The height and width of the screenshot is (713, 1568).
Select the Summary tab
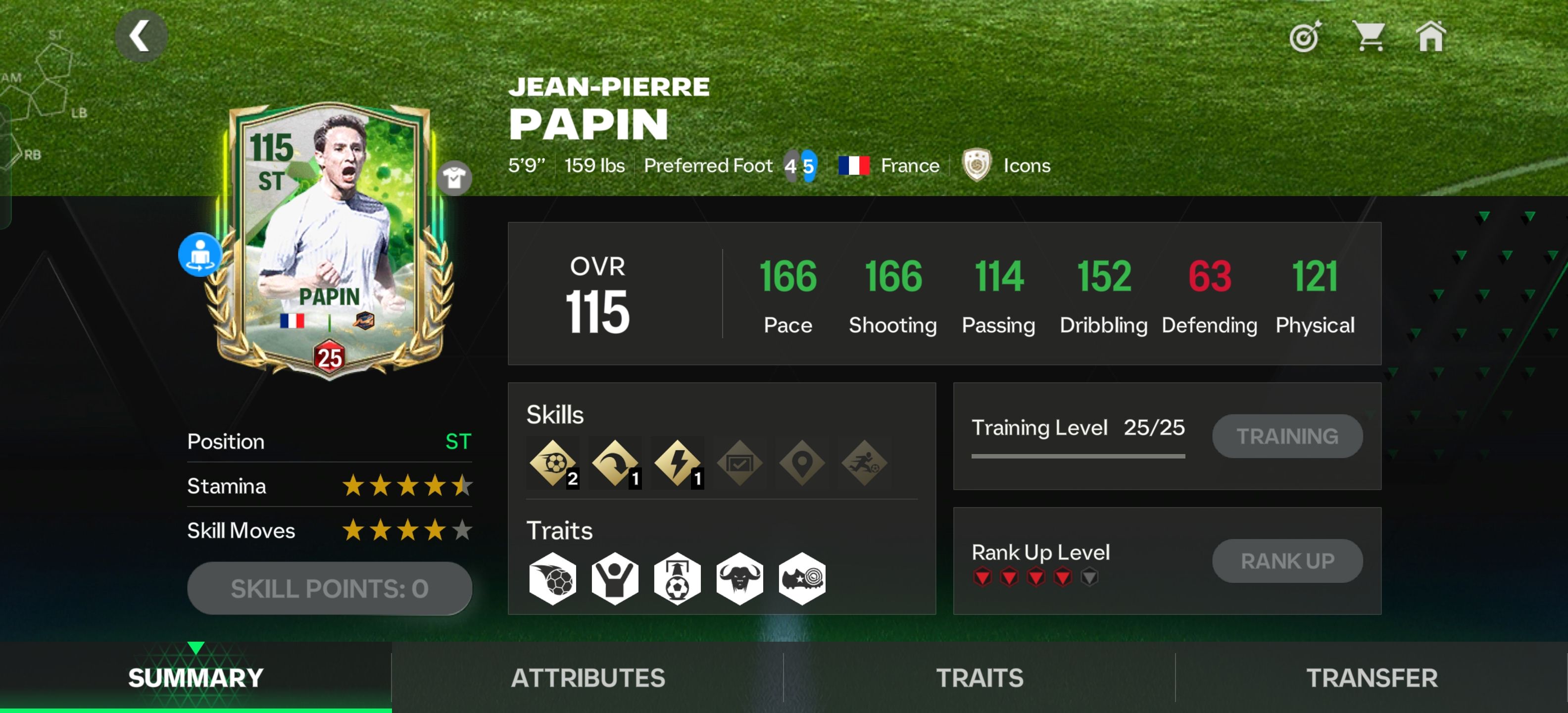(x=196, y=678)
